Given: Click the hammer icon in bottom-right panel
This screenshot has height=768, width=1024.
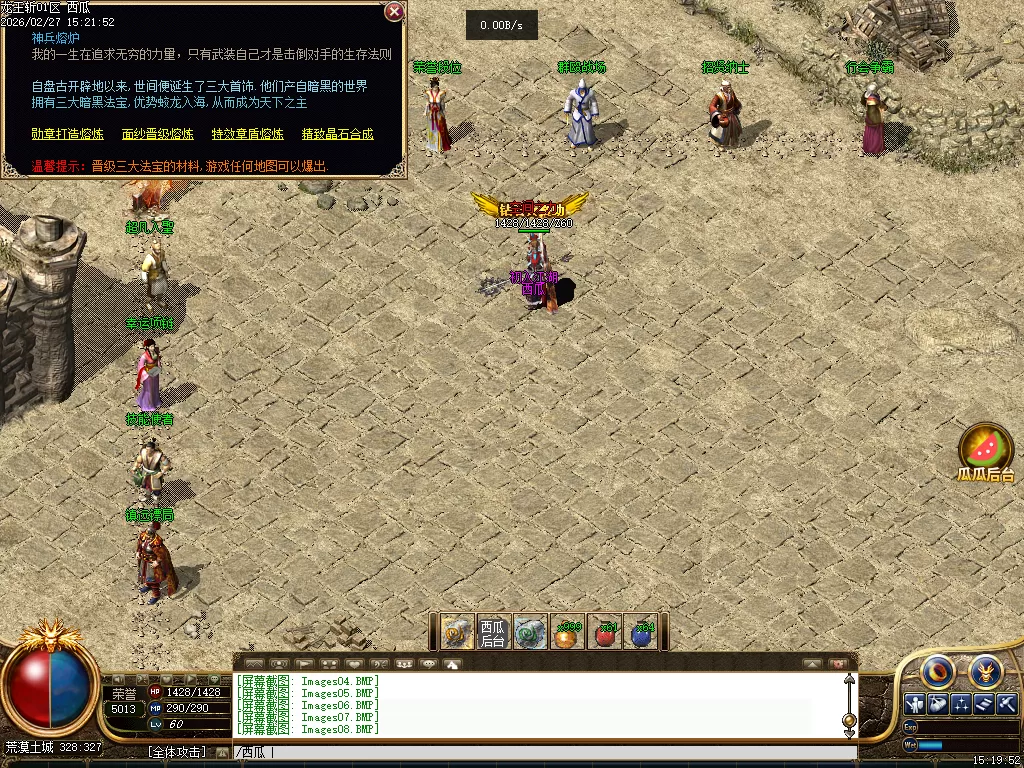Looking at the screenshot, I should click(x=1007, y=703).
